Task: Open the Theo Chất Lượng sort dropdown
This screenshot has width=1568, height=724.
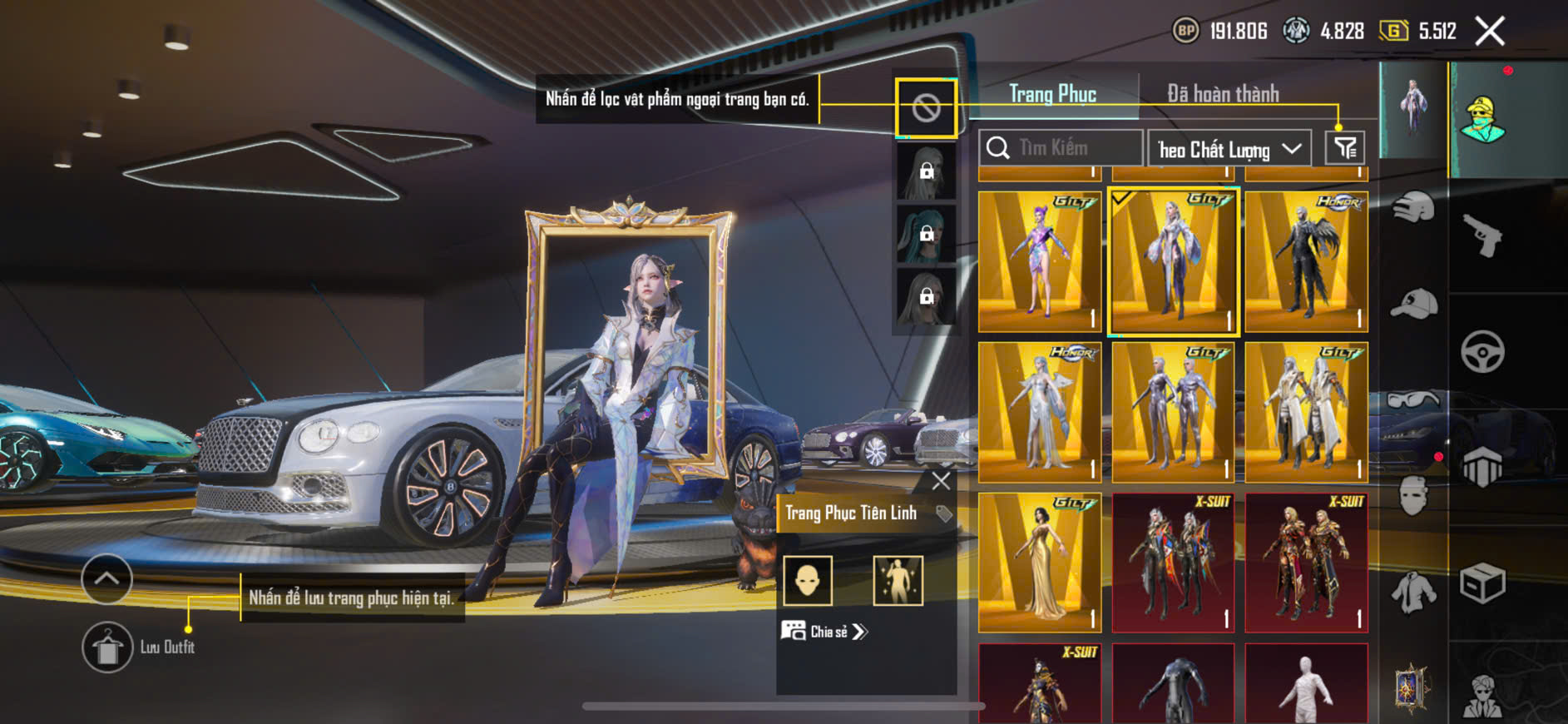Action: pos(1229,149)
